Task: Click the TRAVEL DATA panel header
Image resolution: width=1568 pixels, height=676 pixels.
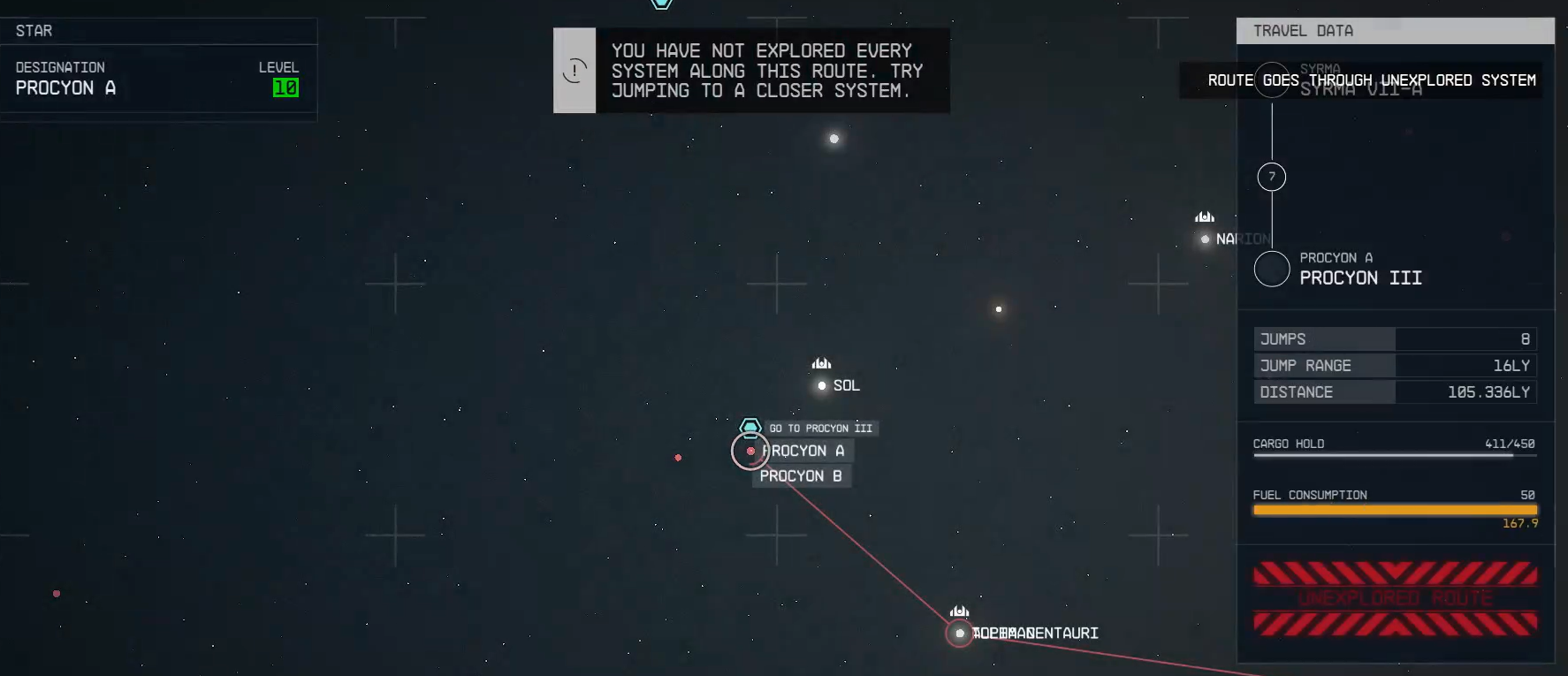Action: (x=1302, y=30)
